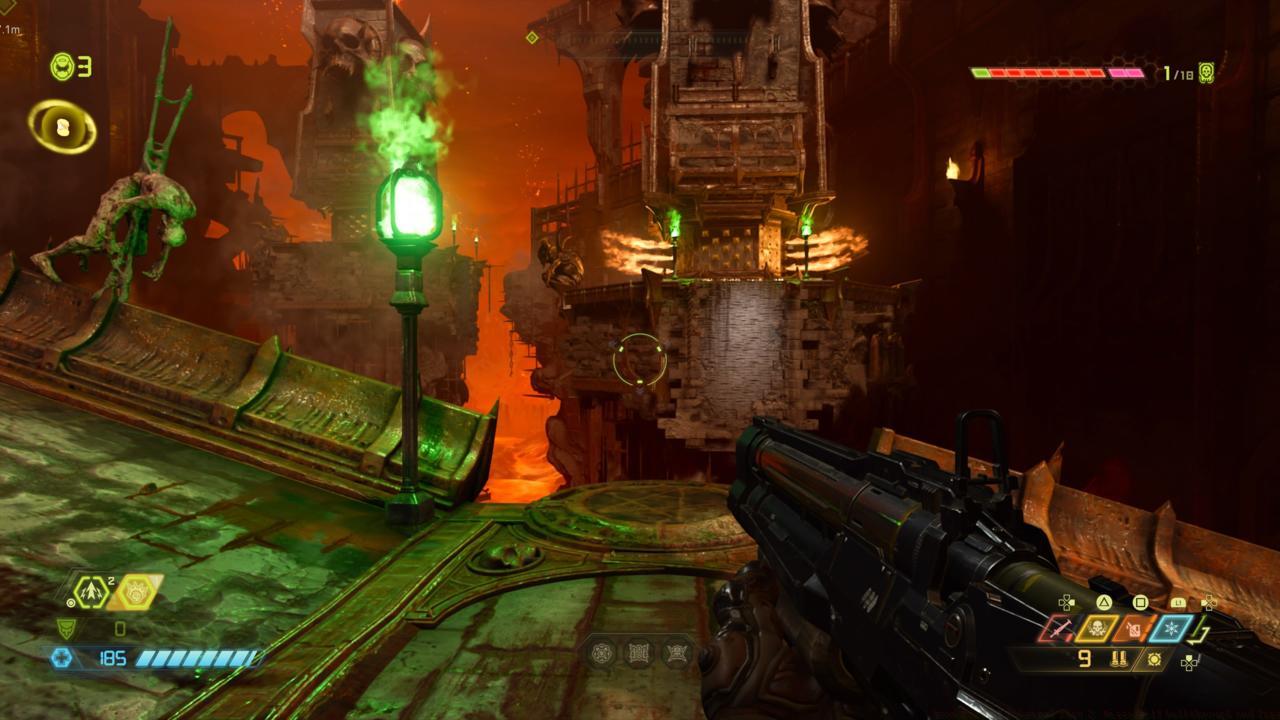1280x720 pixels.
Task: Click the green armor shield icon
Action: click(64, 628)
